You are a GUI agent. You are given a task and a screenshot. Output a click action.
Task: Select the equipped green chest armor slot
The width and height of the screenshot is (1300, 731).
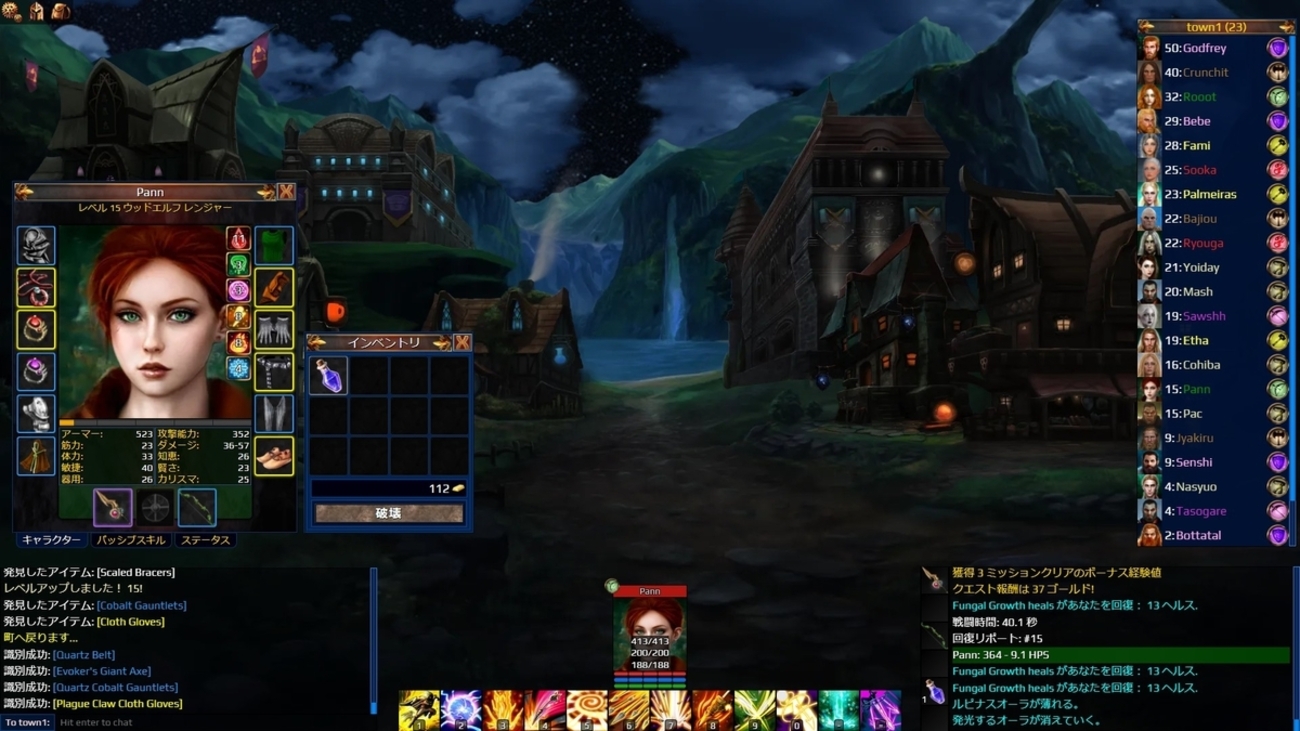[274, 245]
